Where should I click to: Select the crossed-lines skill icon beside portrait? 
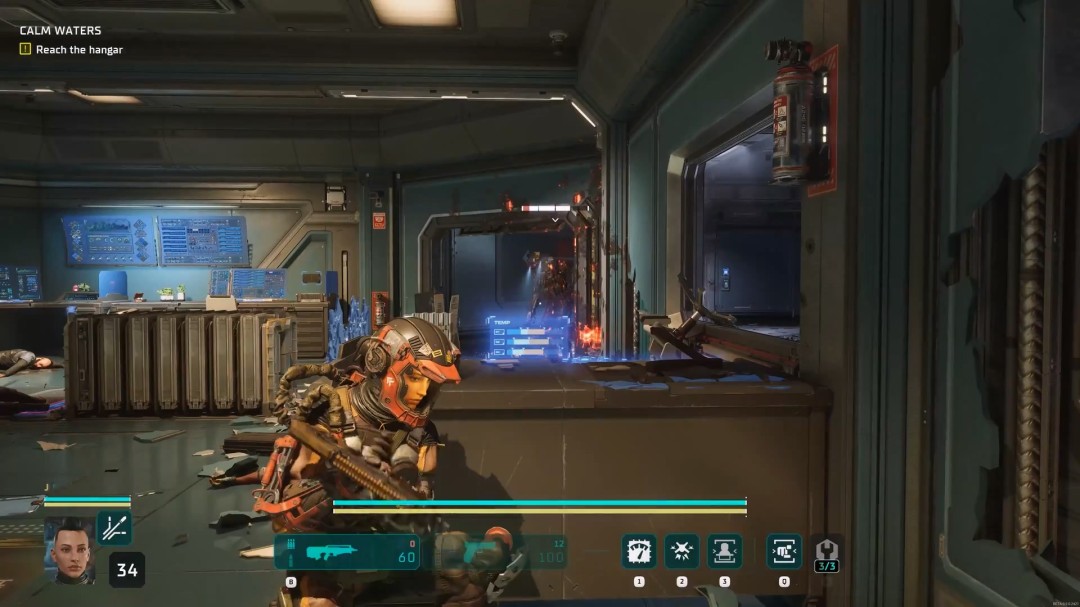(114, 527)
